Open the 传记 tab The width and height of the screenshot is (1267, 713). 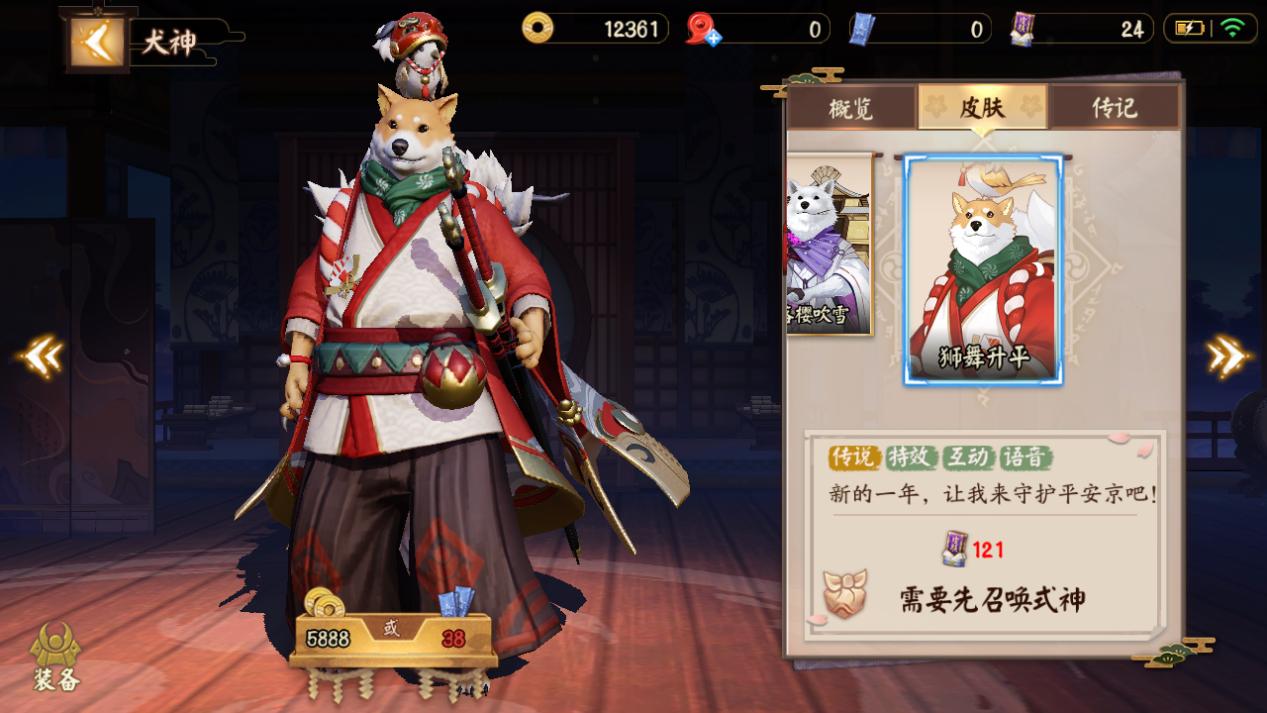click(1114, 107)
